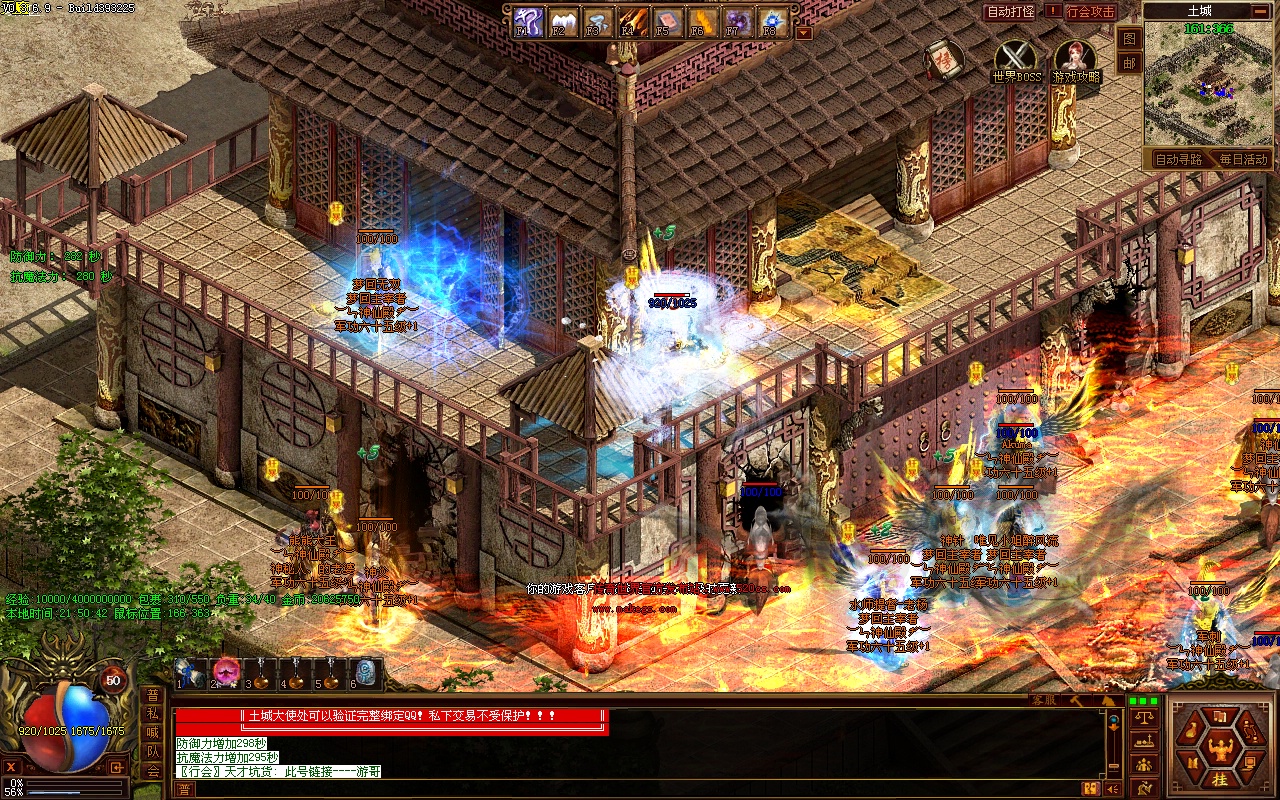Use the blue rune stone in slot 6
The image size is (1280, 800).
tap(365, 672)
